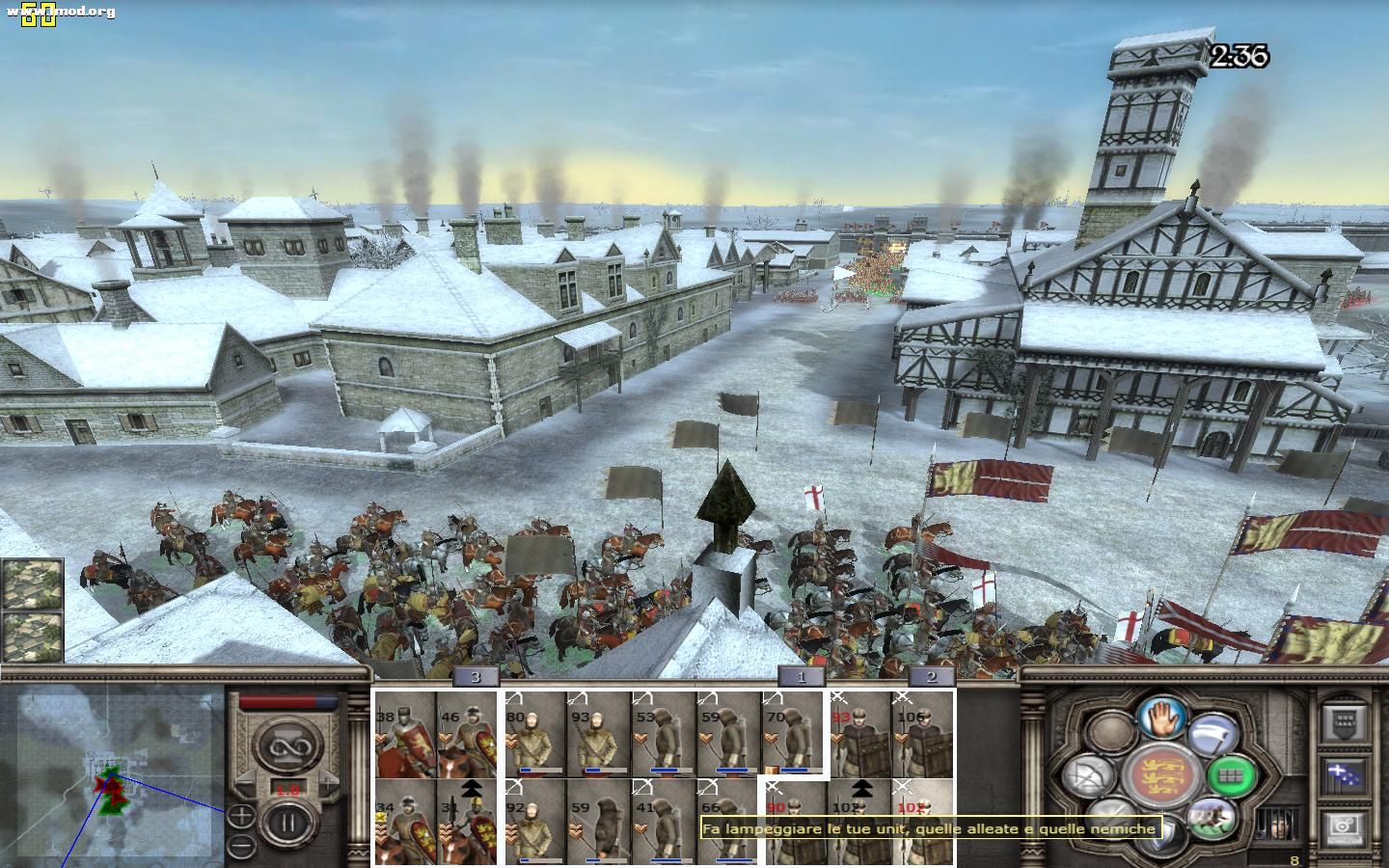Choose unit group tab 3
This screenshot has width=1389, height=868.
tap(476, 677)
